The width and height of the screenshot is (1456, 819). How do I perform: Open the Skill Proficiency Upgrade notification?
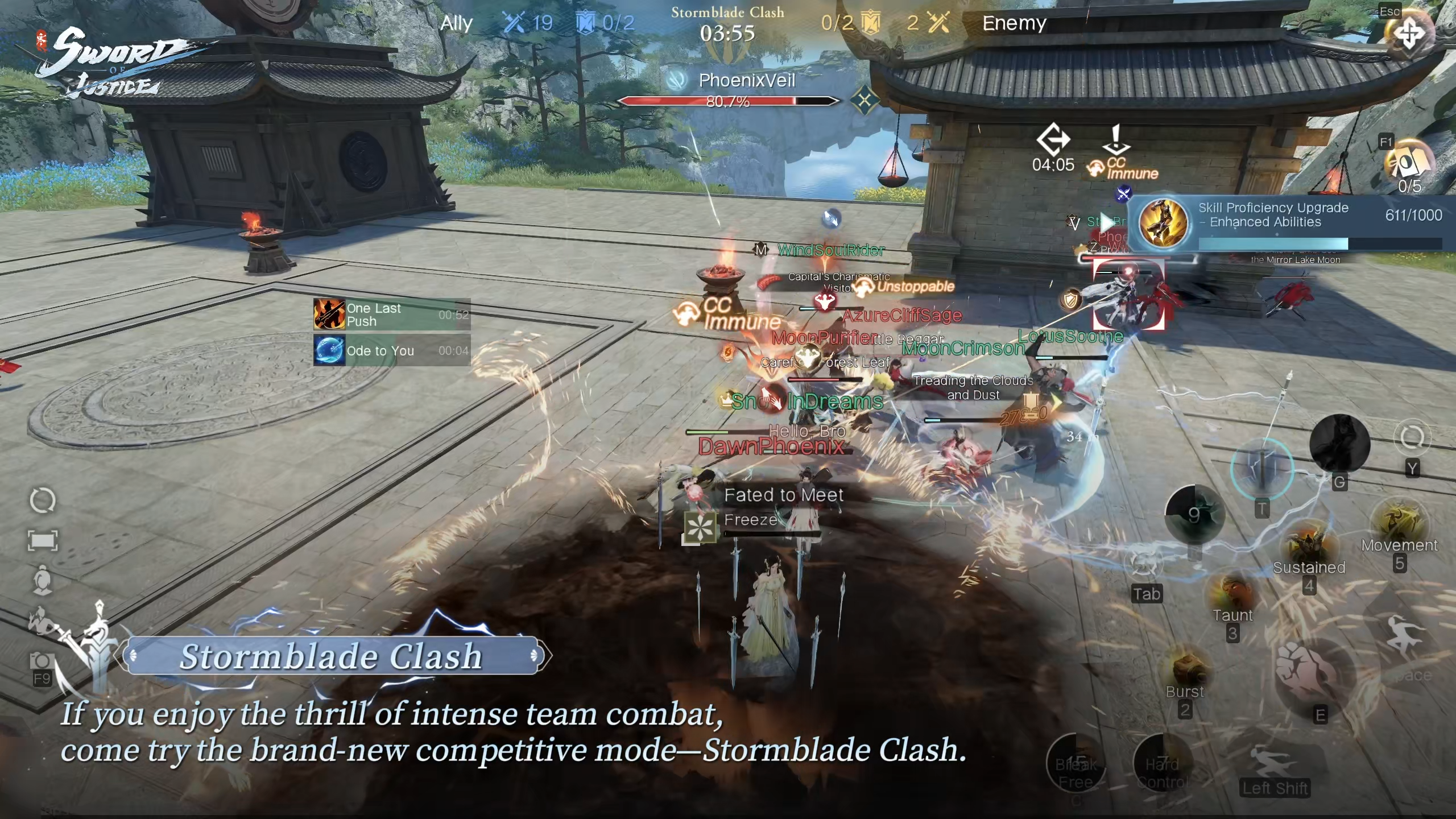coord(1291,223)
